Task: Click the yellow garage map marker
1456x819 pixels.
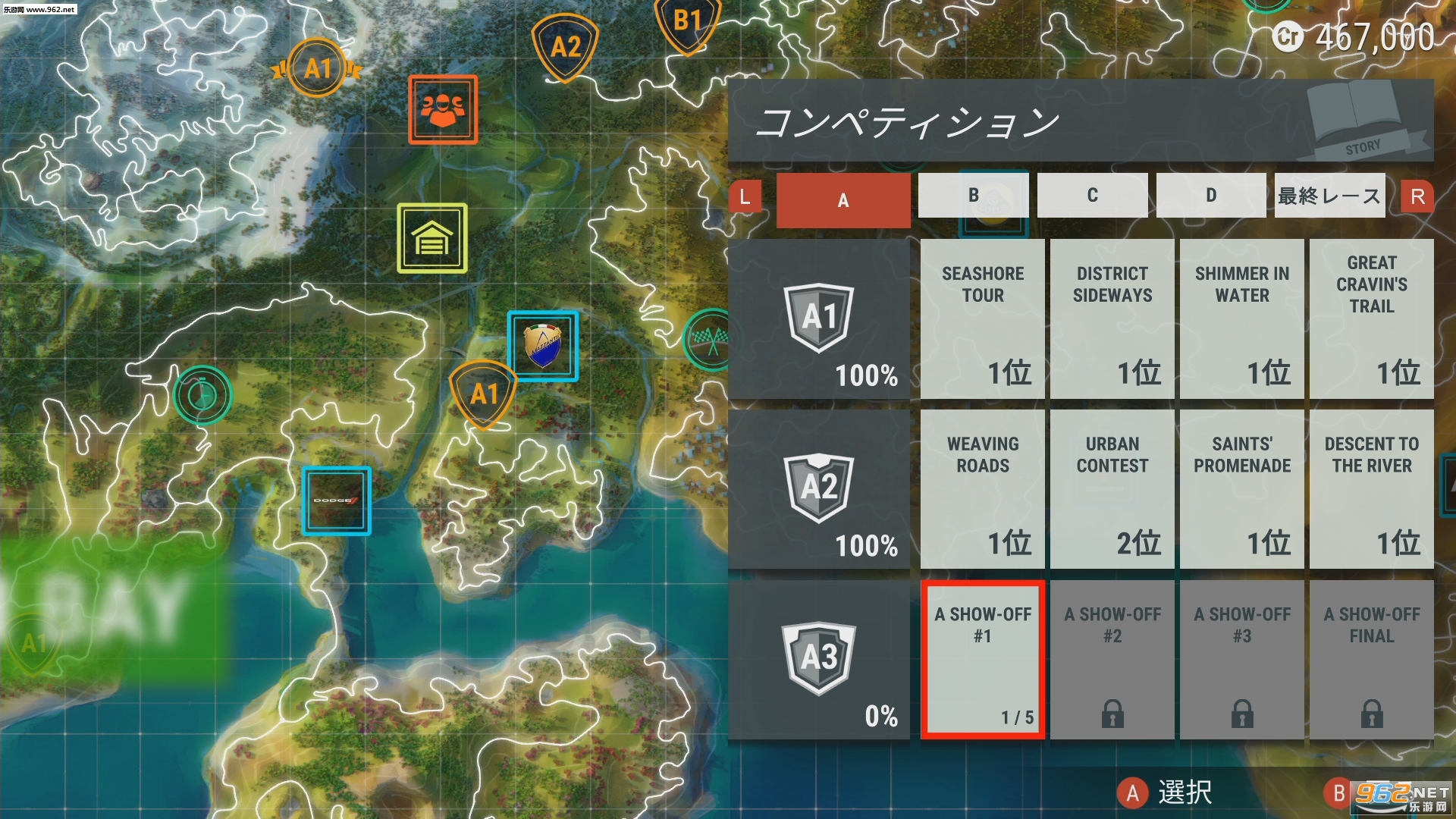Action: pos(432,238)
